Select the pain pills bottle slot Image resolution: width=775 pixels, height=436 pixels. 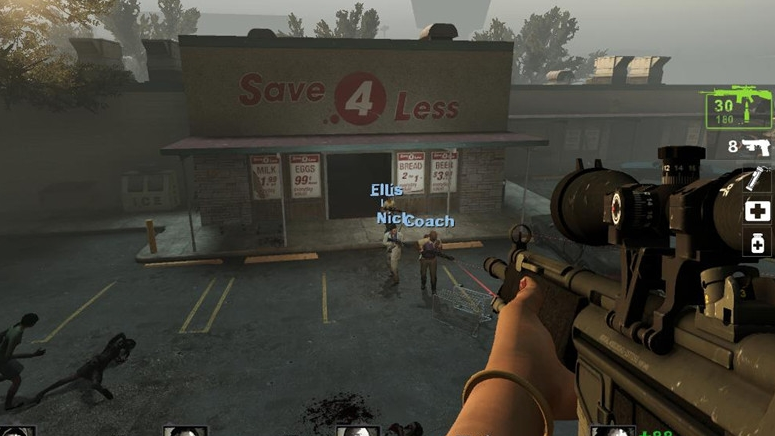click(758, 243)
